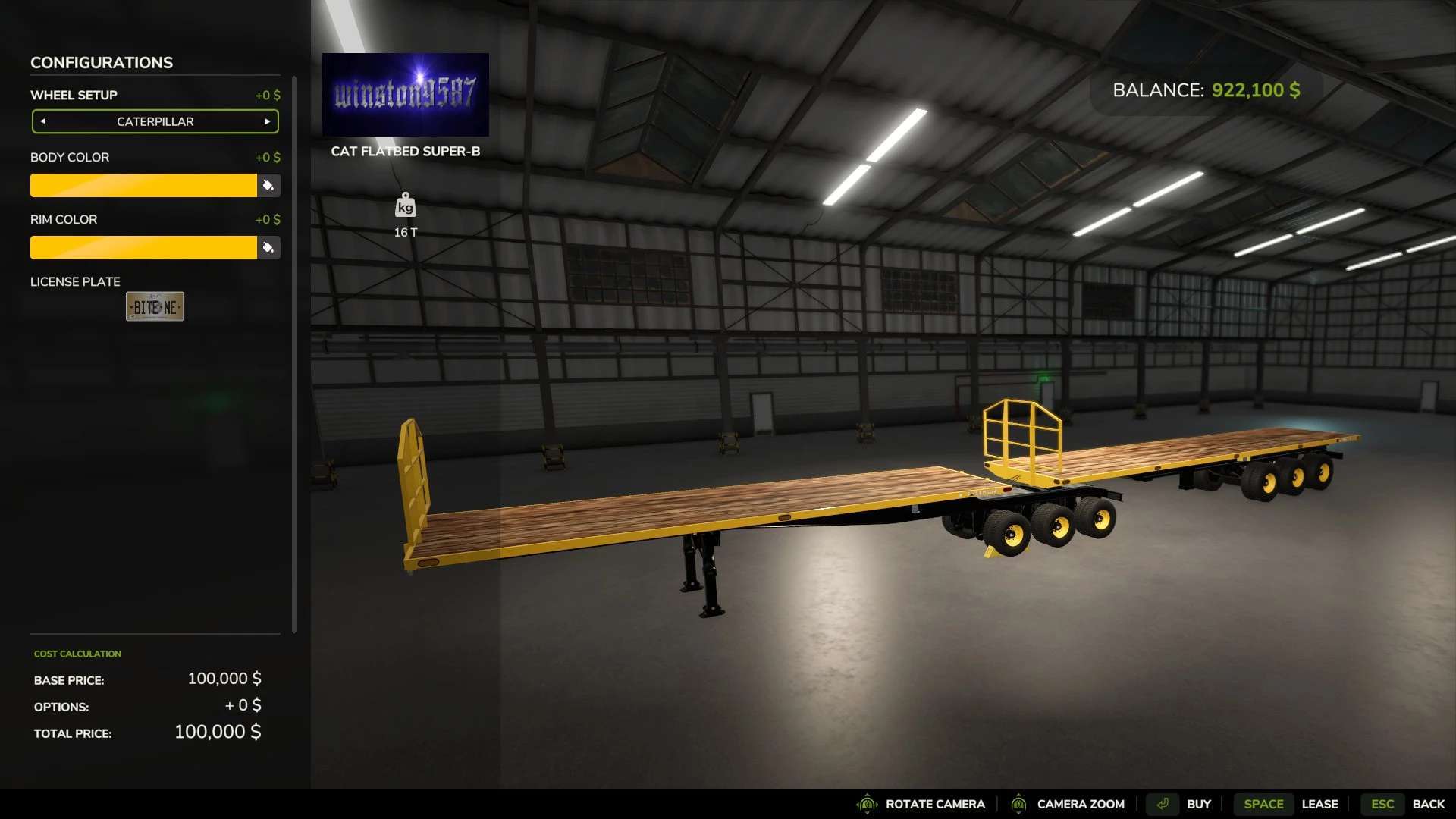Viewport: 1456px width, 819px height.
Task: Click the left arrow on wheel setup
Action: [44, 121]
